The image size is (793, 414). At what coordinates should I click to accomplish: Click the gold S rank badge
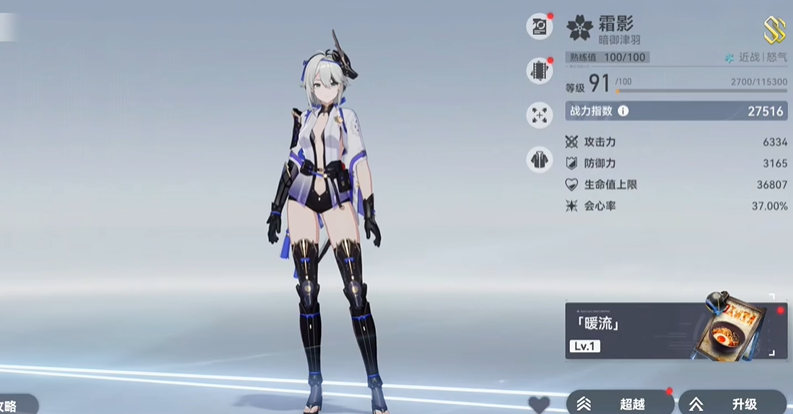(x=773, y=29)
